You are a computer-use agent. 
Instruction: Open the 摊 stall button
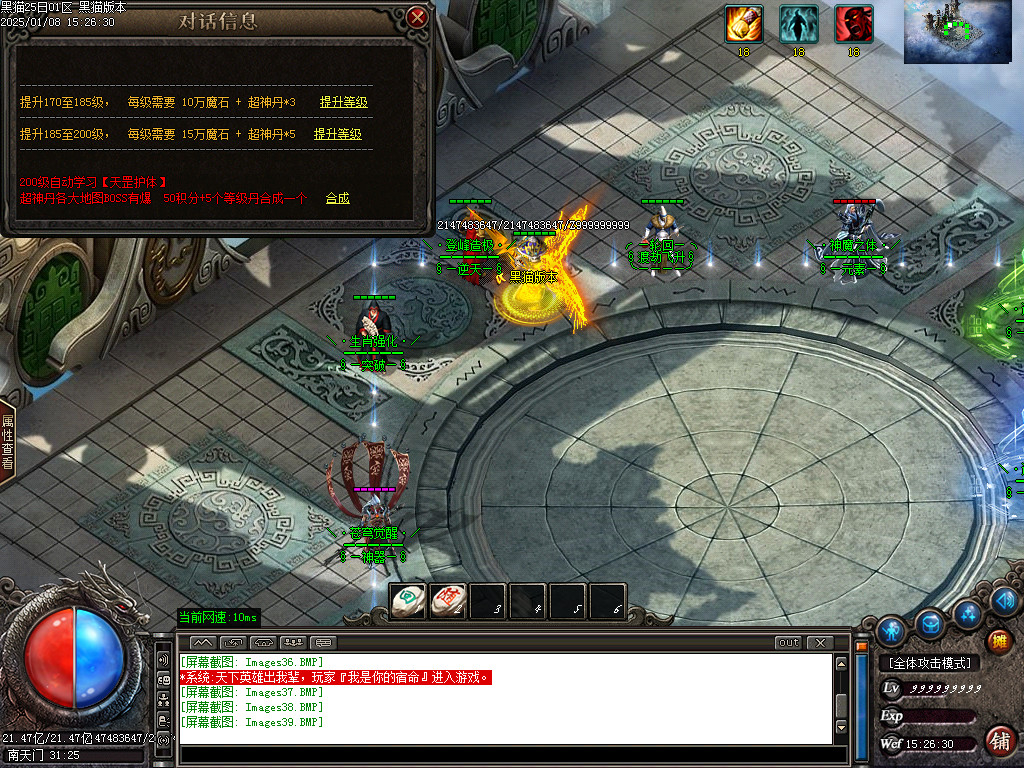998,641
